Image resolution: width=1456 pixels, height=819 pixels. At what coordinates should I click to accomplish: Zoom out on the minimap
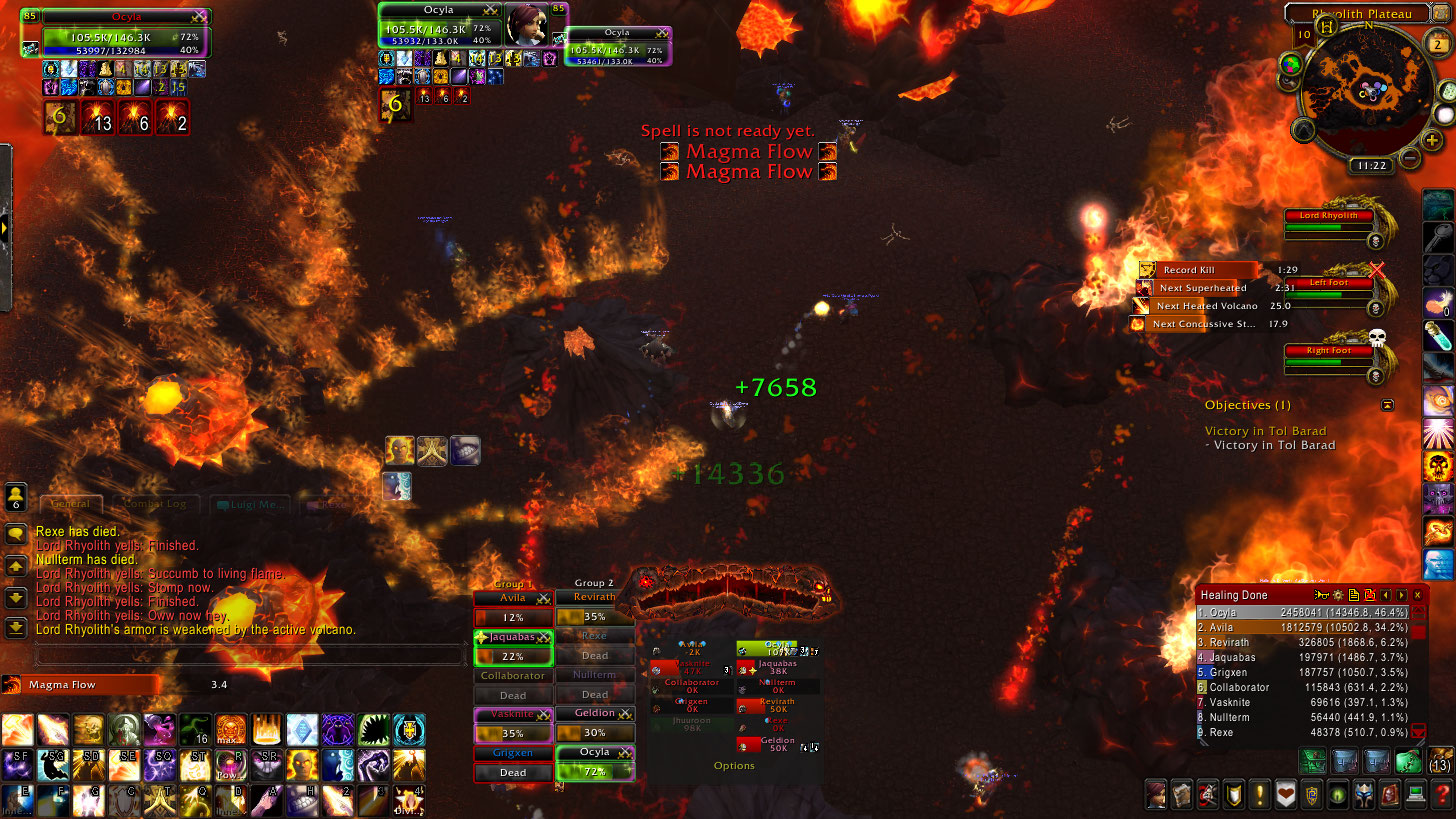(x=1409, y=157)
